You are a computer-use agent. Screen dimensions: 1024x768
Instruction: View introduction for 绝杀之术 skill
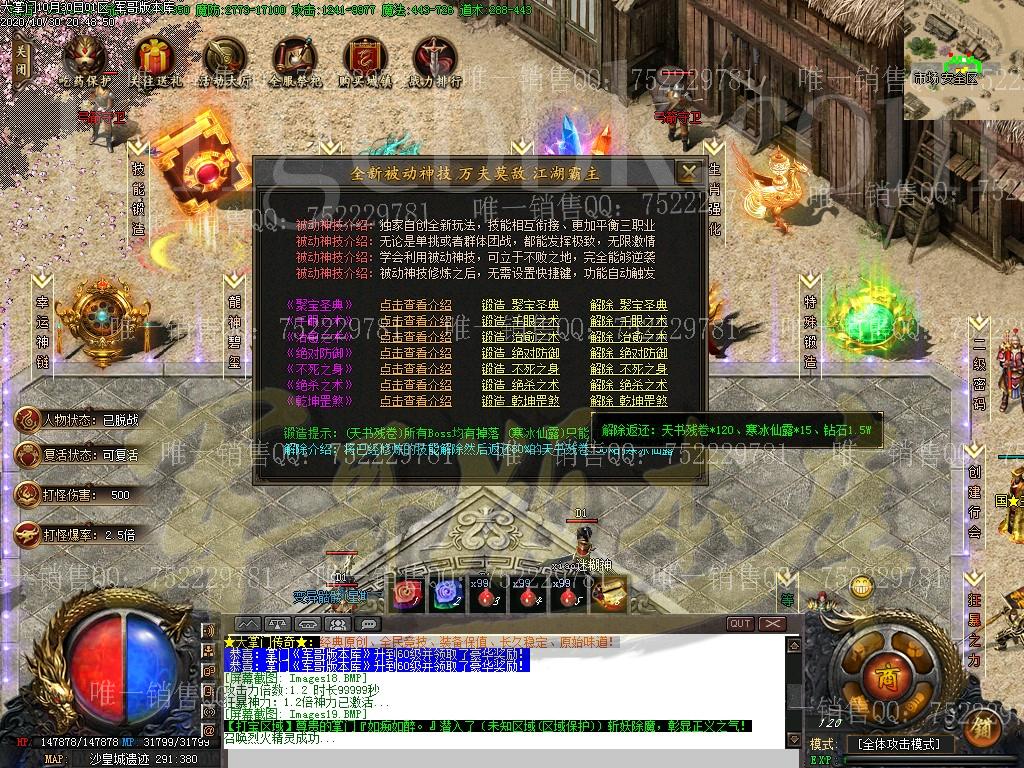(x=415, y=385)
